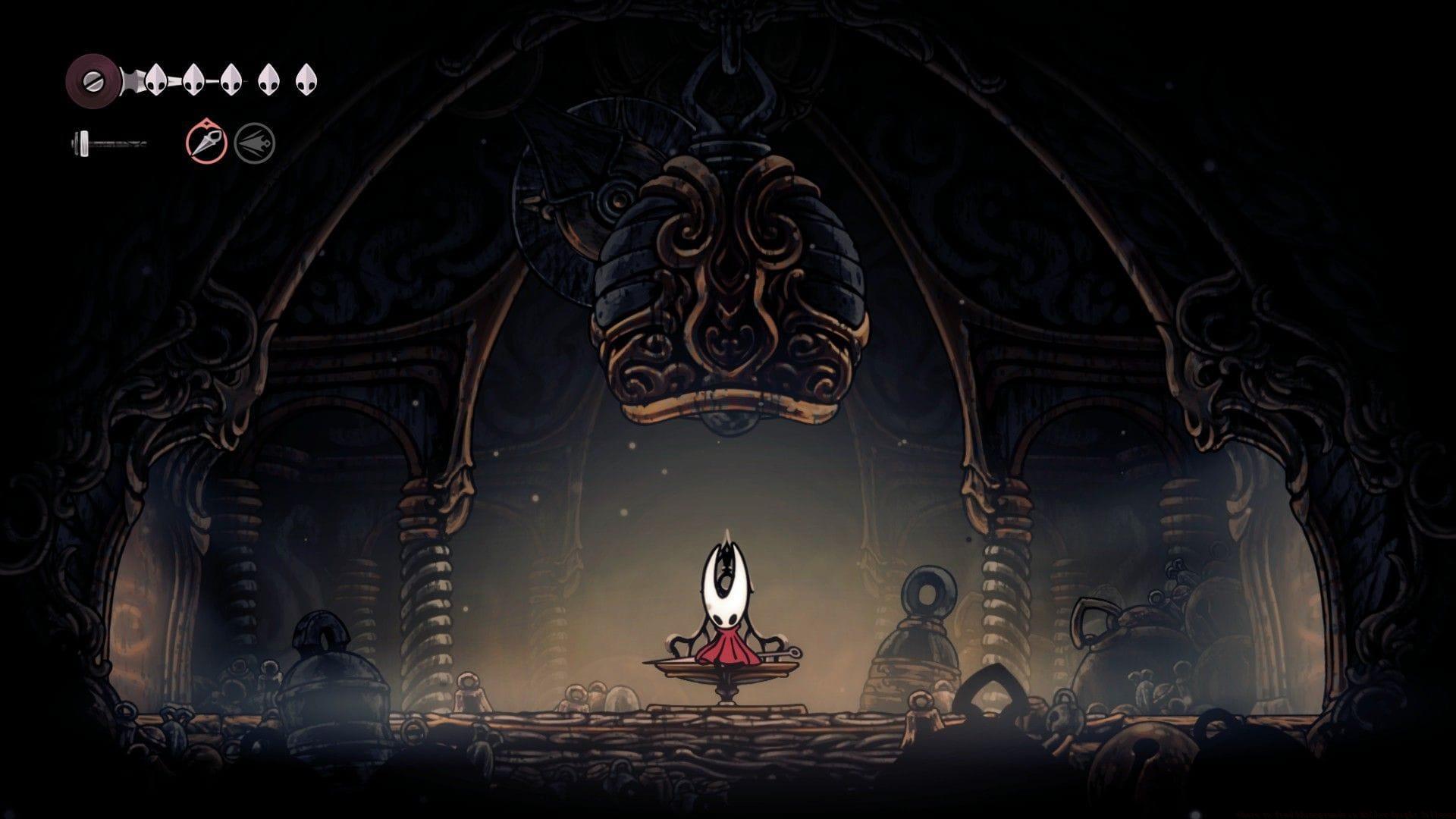The height and width of the screenshot is (819, 1456).
Task: Click the second health mask icon
Action: [x=193, y=78]
